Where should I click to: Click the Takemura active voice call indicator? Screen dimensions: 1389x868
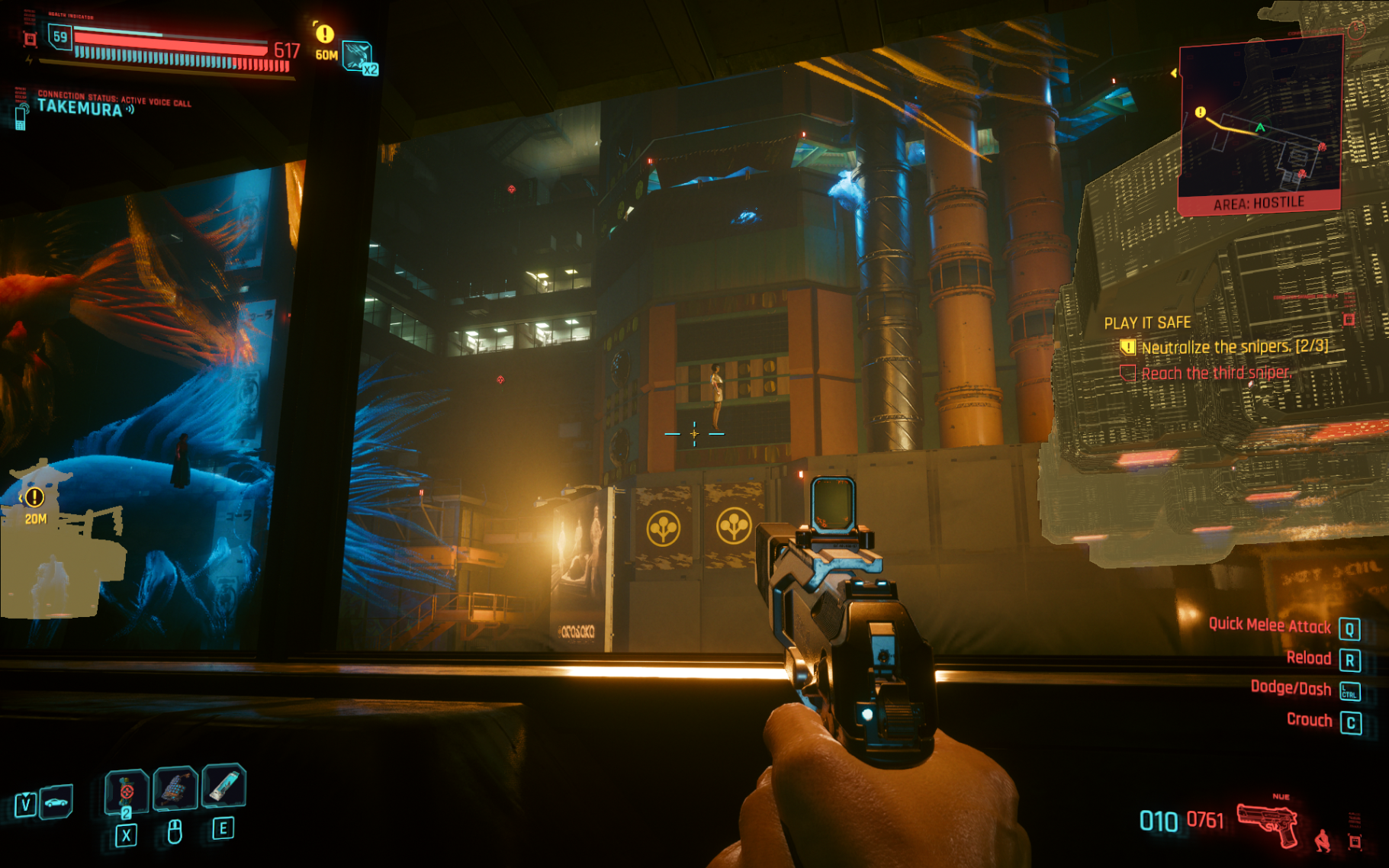[80, 108]
